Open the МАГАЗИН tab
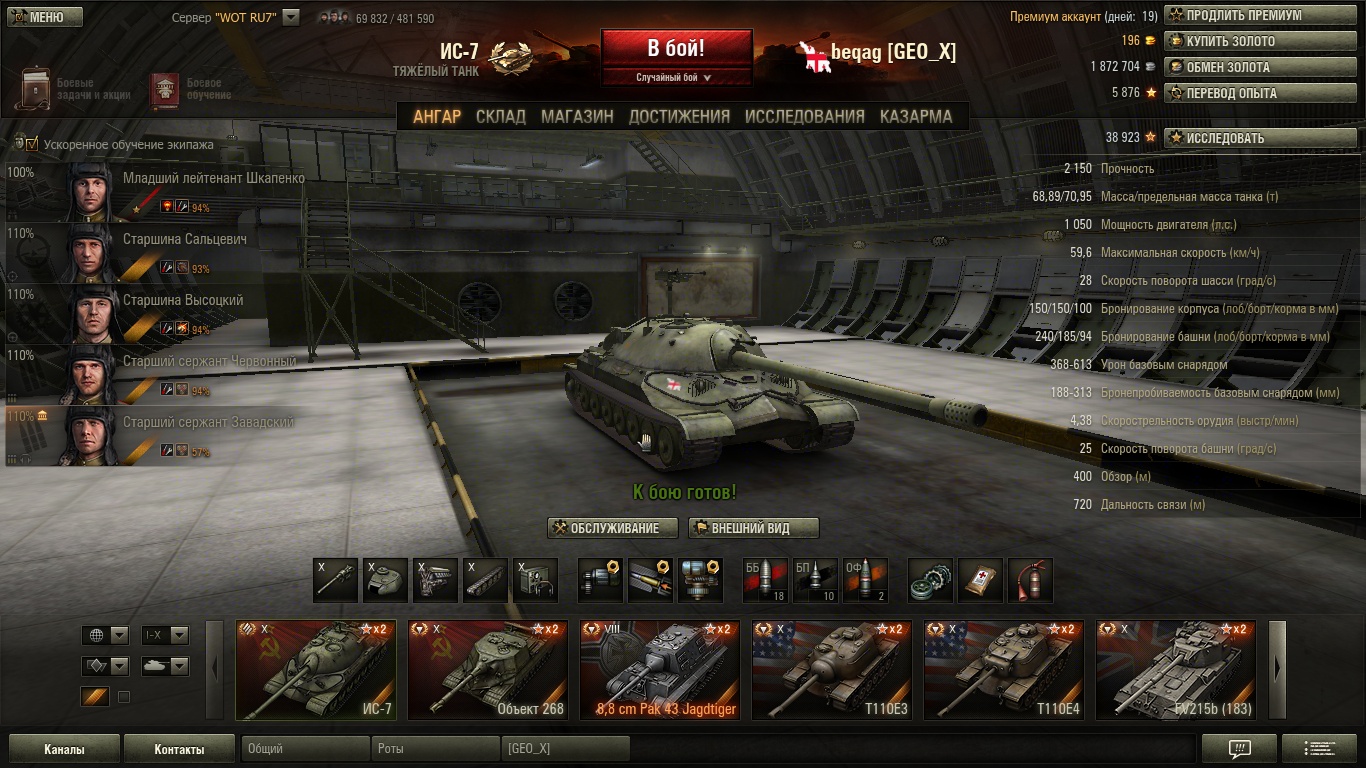 click(577, 116)
